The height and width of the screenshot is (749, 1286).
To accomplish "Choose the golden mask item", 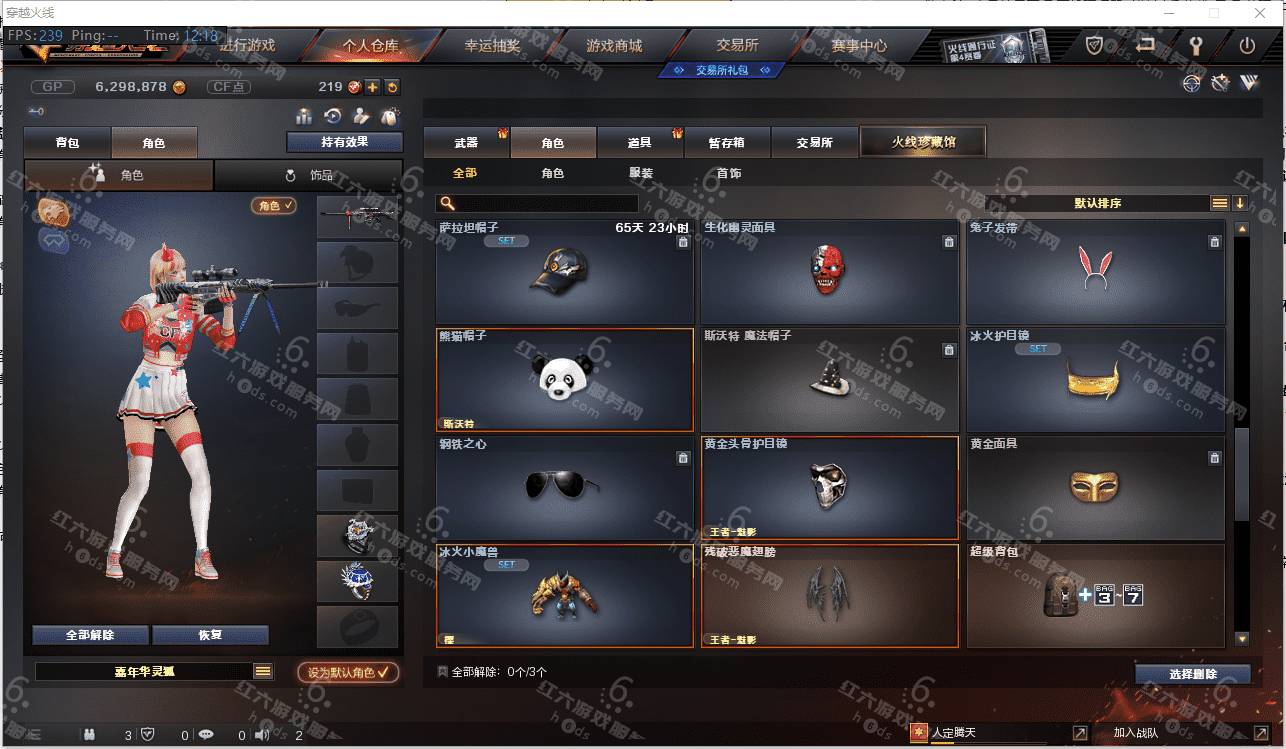I will pyautogui.click(x=1095, y=487).
